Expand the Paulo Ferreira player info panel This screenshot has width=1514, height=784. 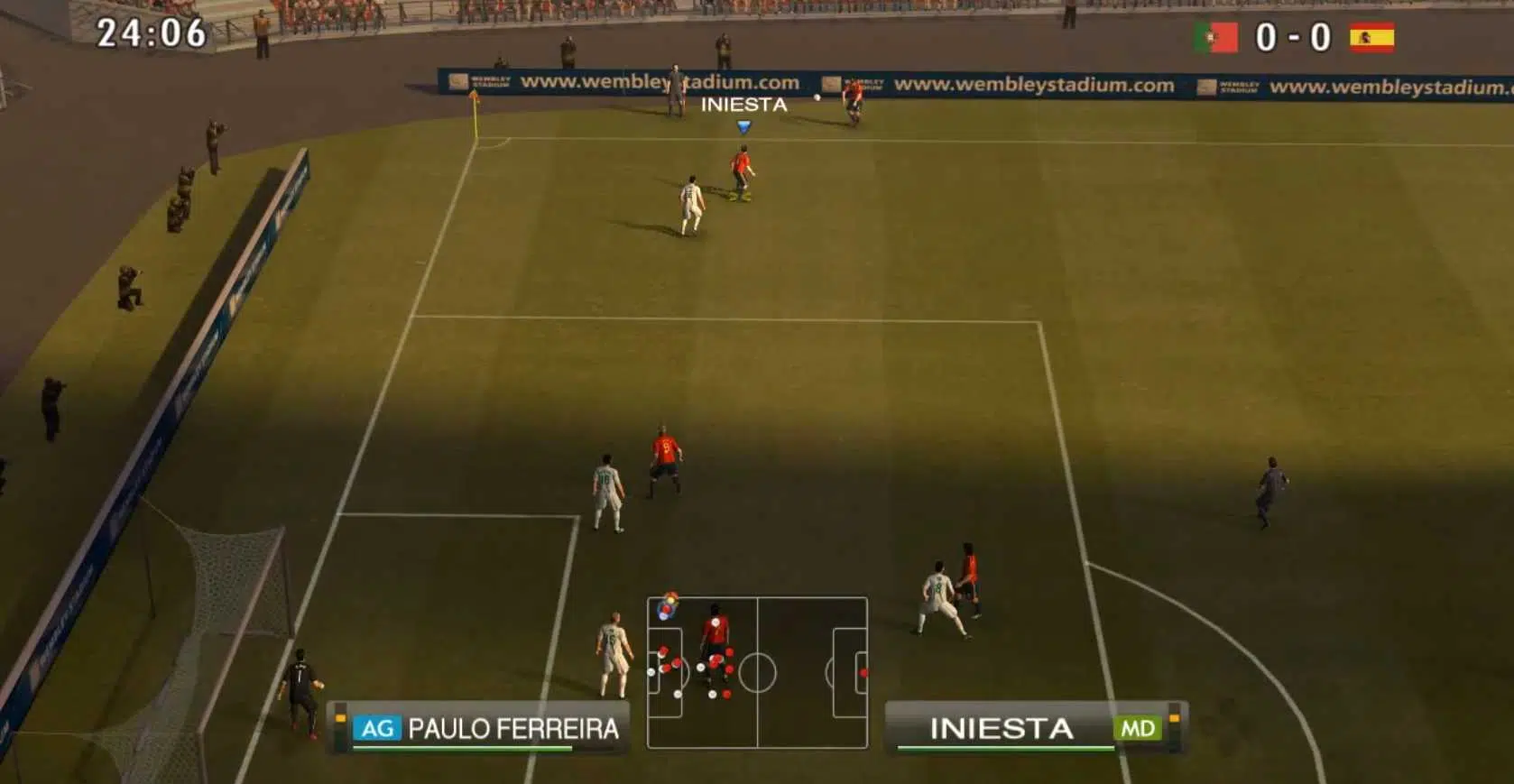(478, 726)
